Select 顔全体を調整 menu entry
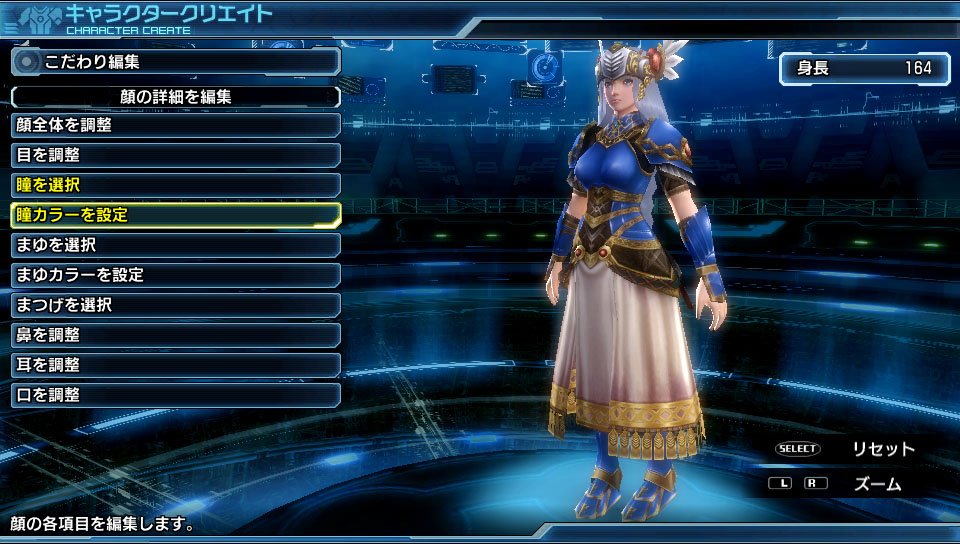Viewport: 960px width, 544px height. coord(175,125)
